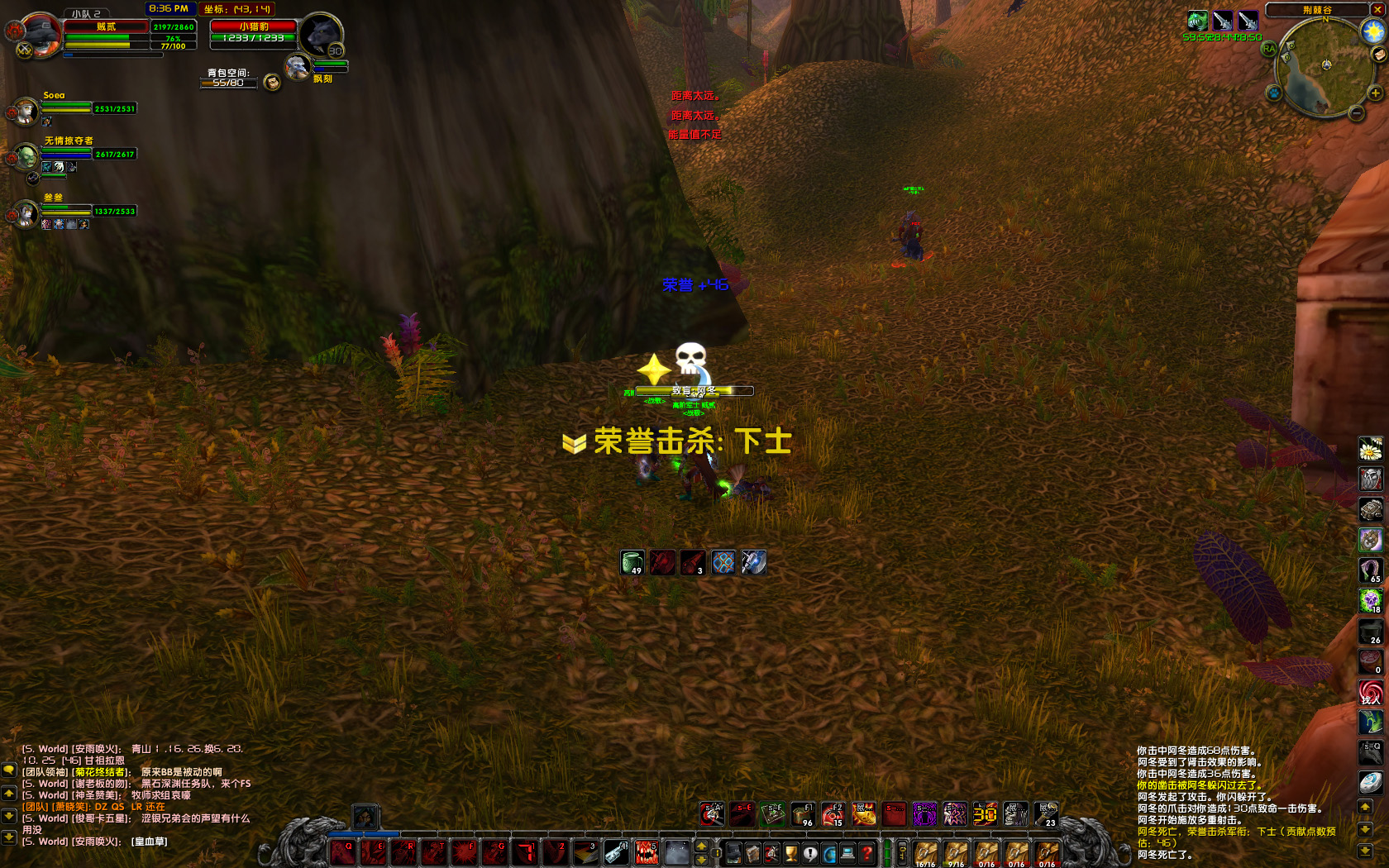The width and height of the screenshot is (1389, 868).
Task: Toggle the RA button on the minimap
Action: tap(1270, 49)
